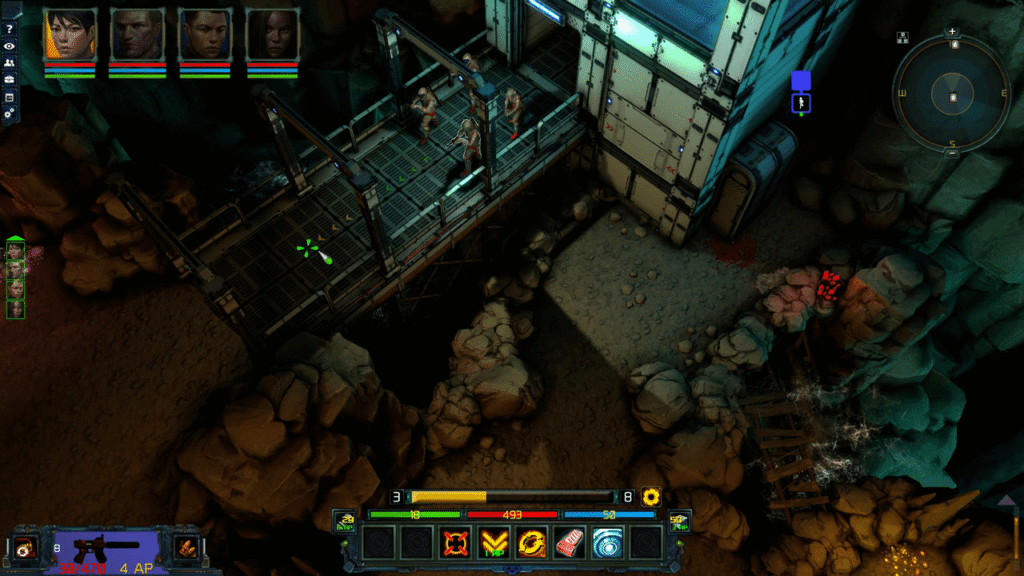The width and height of the screenshot is (1024, 576).
Task: Click the circular compass minimap
Action: pos(952,95)
